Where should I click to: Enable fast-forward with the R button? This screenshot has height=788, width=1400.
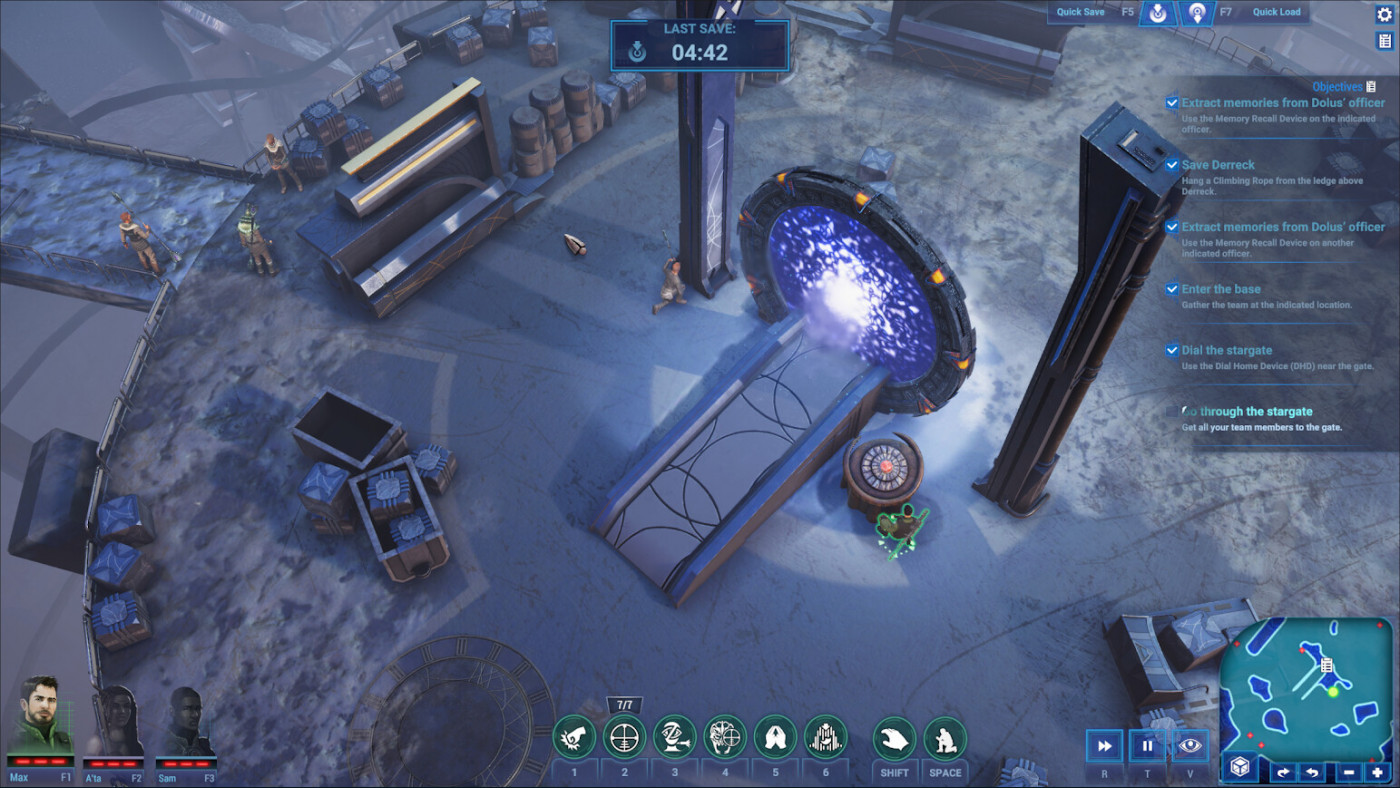(x=1104, y=745)
